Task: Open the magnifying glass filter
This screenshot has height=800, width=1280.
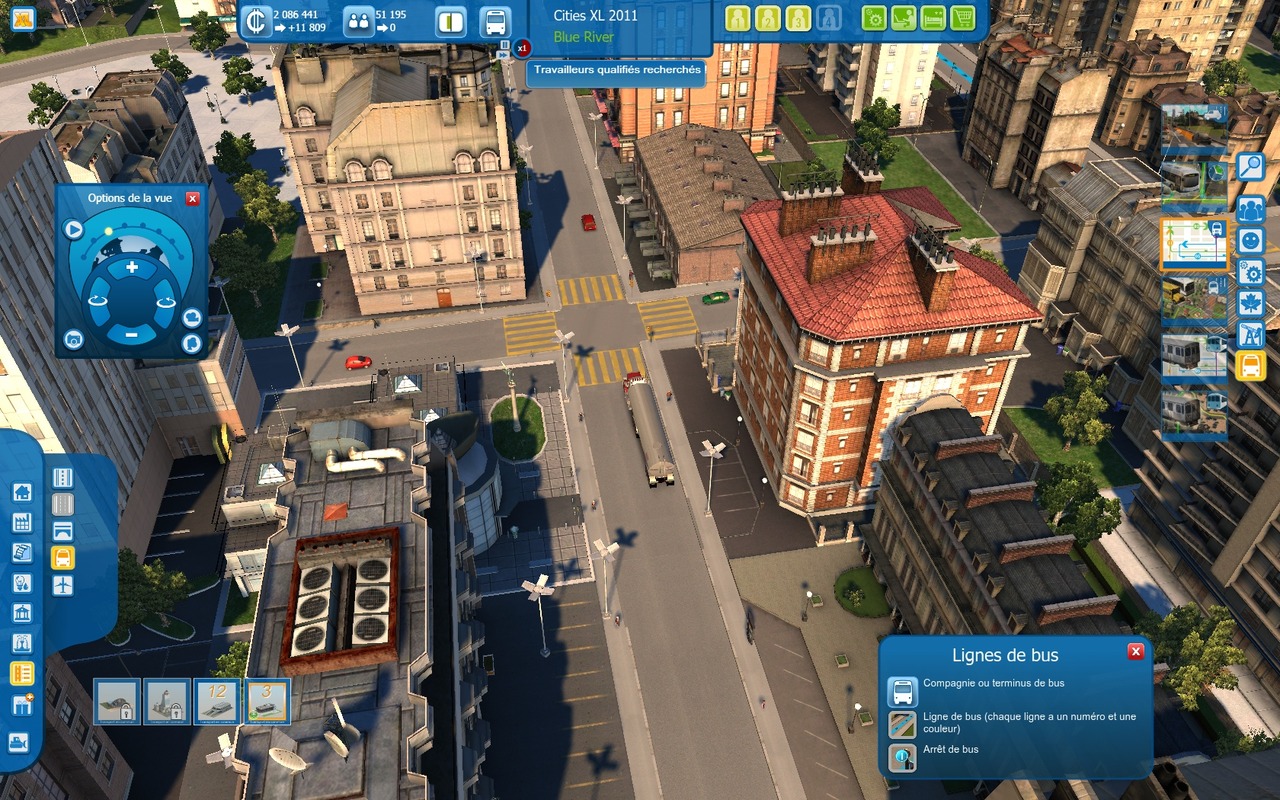Action: [x=1250, y=167]
